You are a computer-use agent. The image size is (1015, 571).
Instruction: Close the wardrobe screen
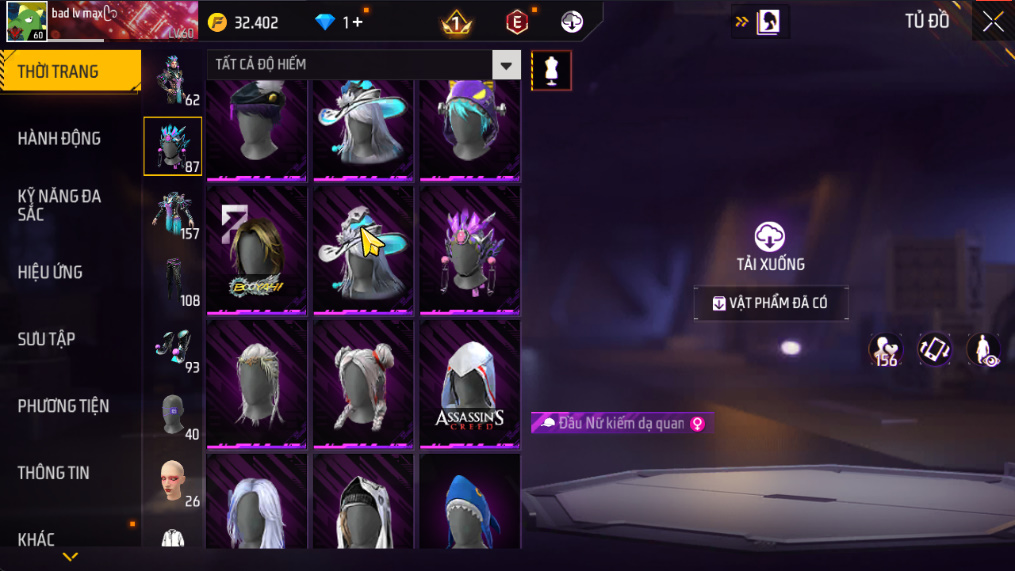coord(992,22)
